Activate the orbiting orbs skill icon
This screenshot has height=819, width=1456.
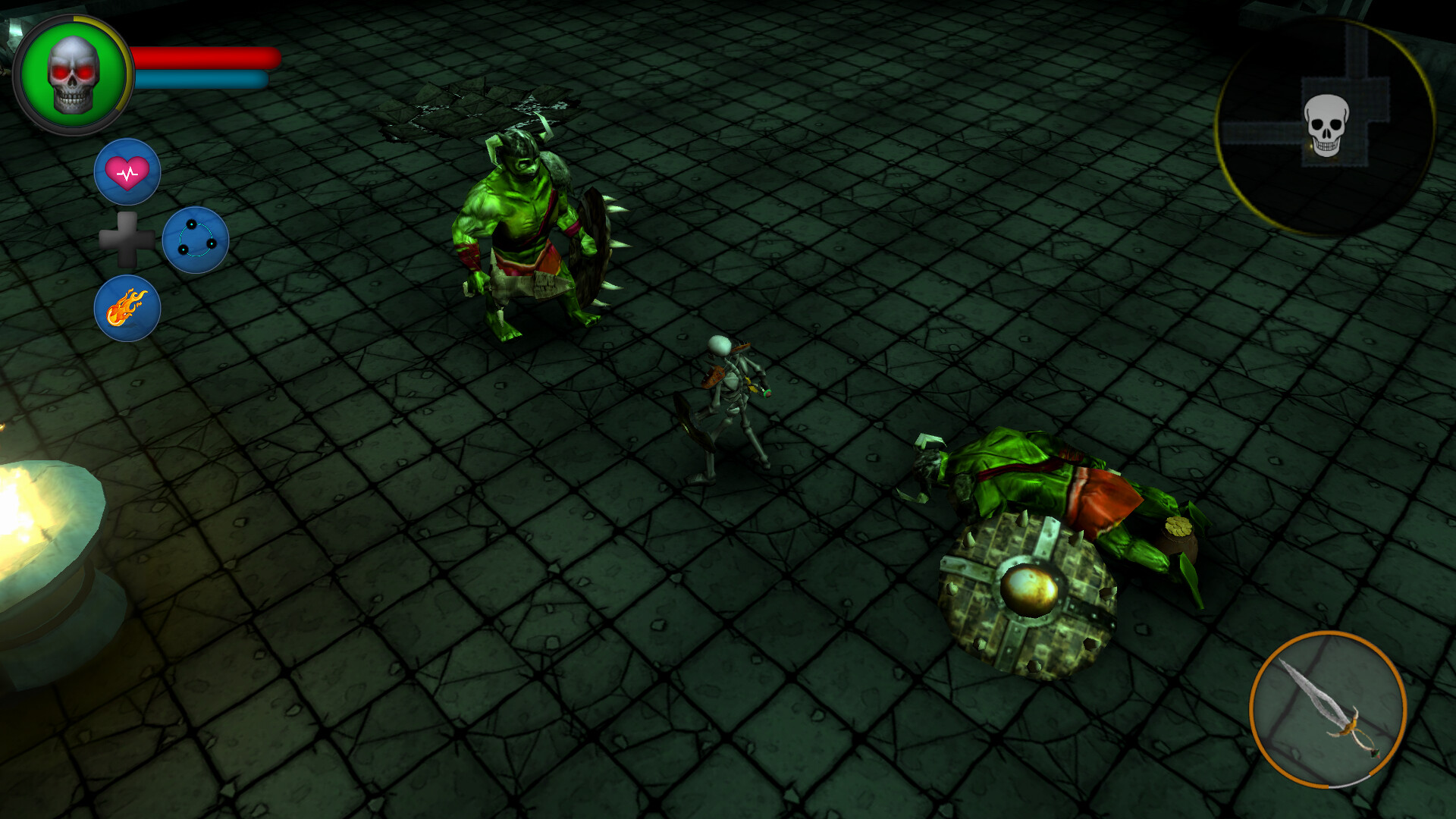(x=195, y=239)
